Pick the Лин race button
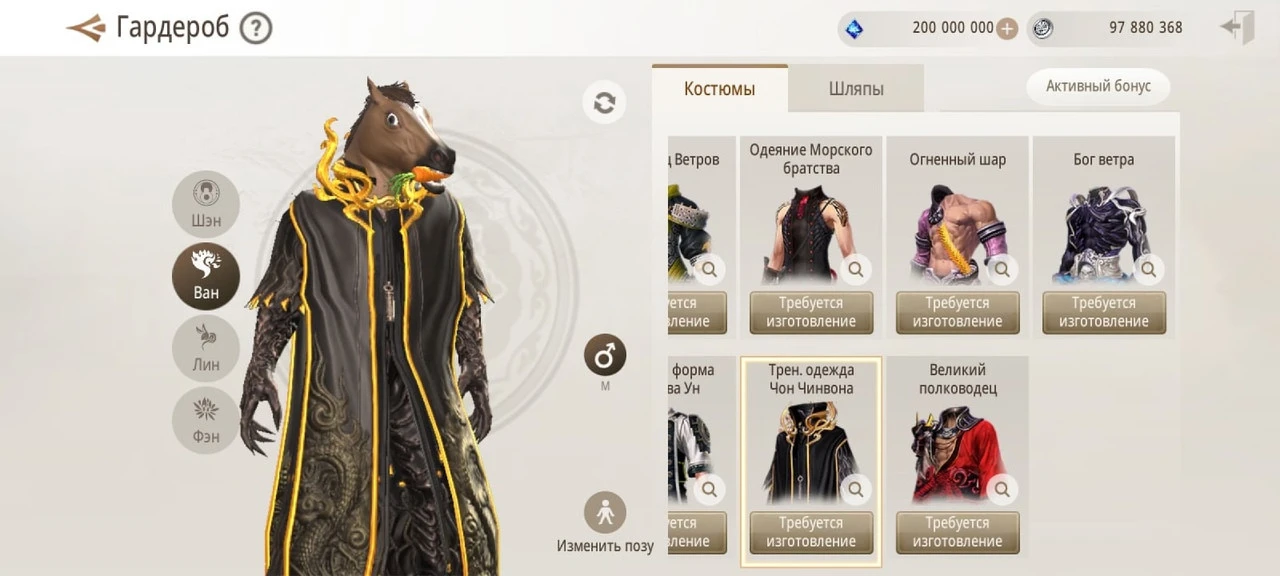Image resolution: width=1280 pixels, height=576 pixels. (206, 348)
